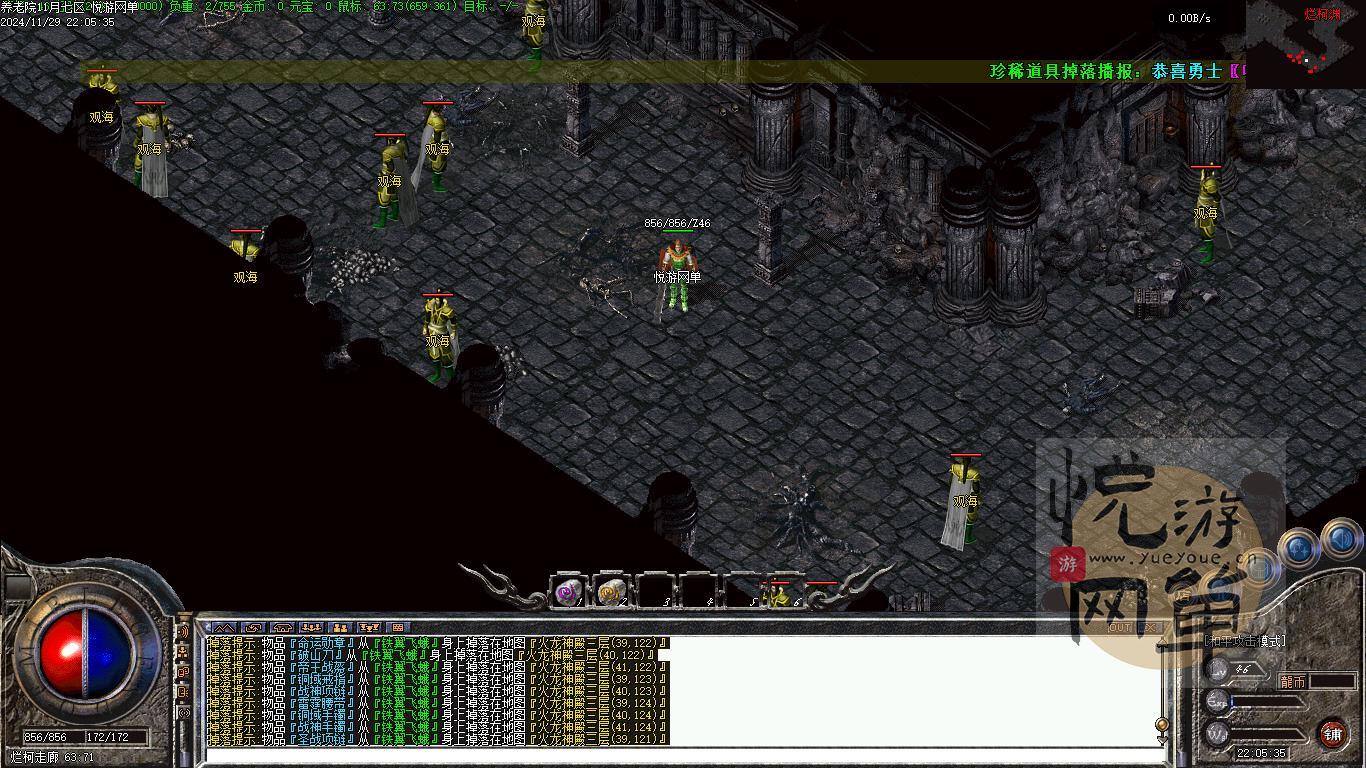Use the yellow scroll in belt slot 2
This screenshot has height=768, width=1366.
[611, 592]
